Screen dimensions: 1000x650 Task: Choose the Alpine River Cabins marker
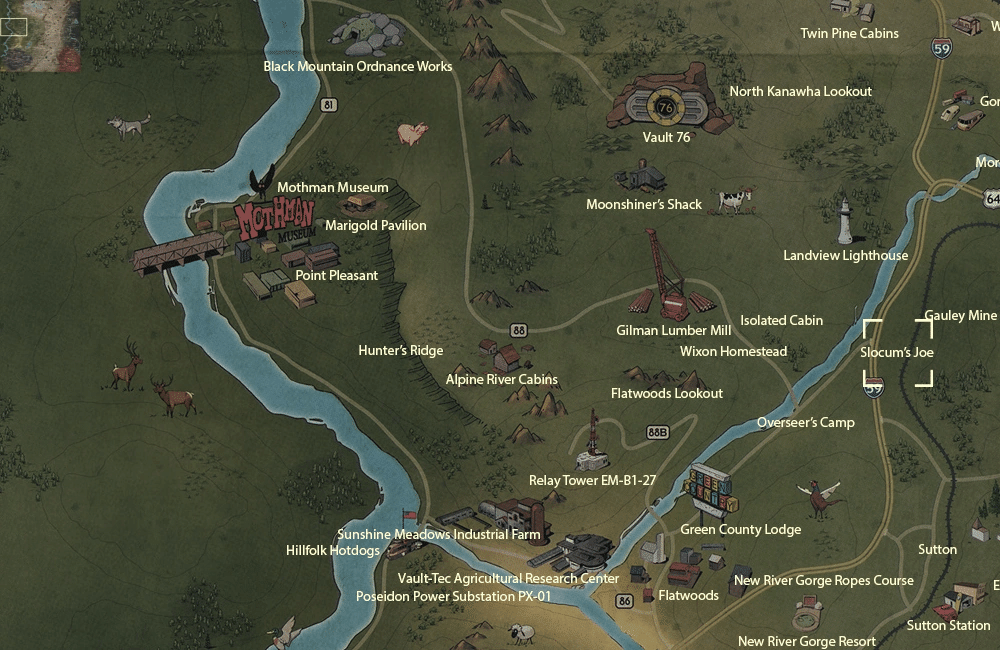pyautogui.click(x=500, y=355)
